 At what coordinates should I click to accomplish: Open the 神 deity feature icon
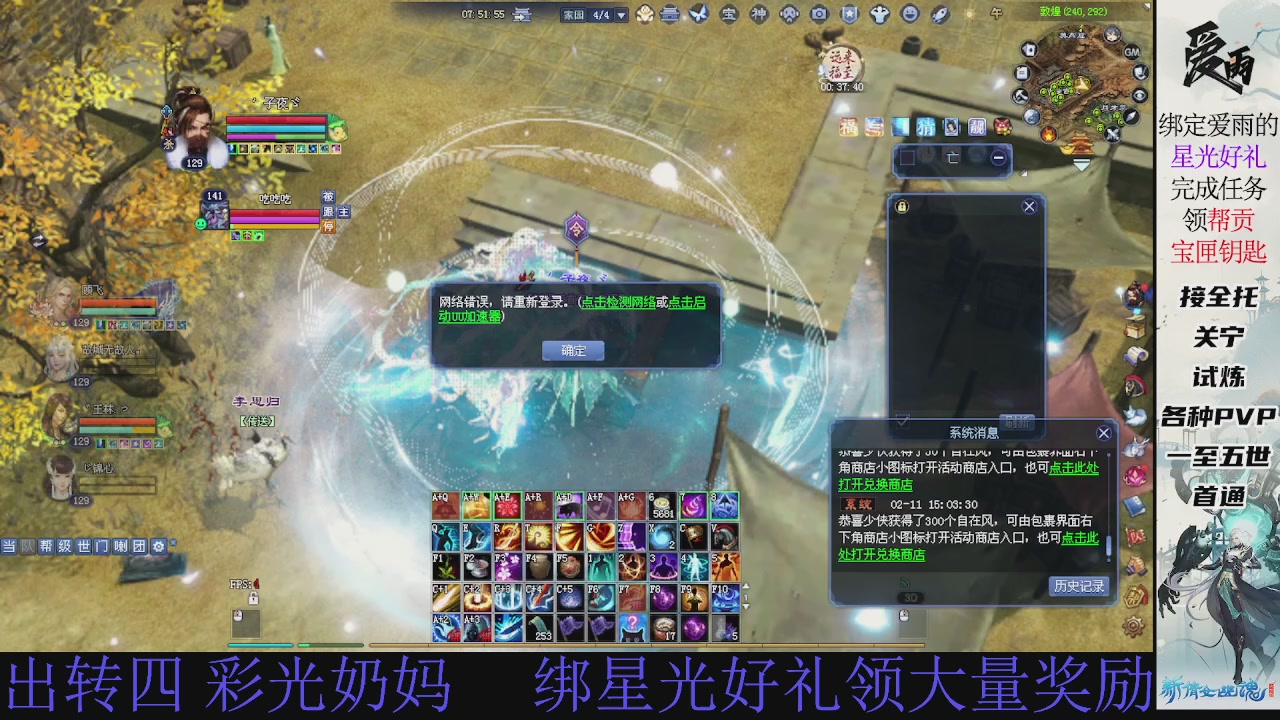click(x=758, y=13)
